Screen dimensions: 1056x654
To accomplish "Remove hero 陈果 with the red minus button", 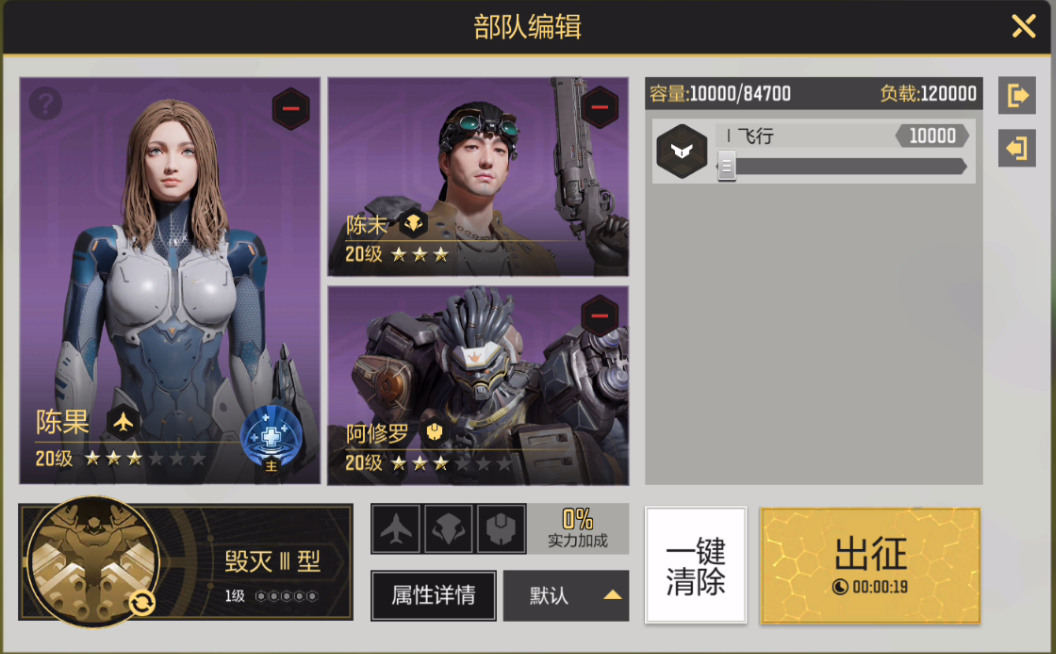I will tap(290, 108).
